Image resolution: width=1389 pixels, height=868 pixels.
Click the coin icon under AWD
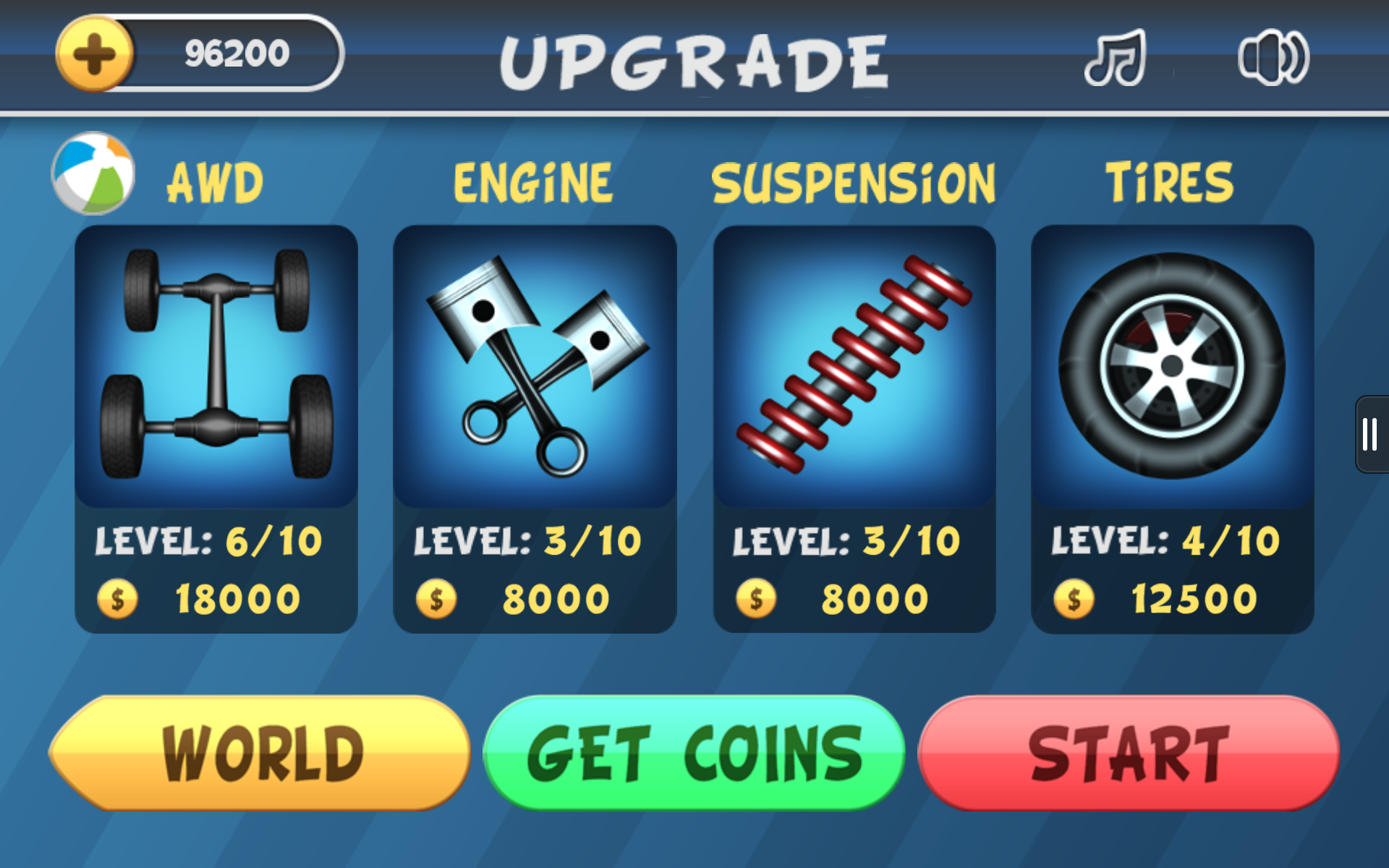pos(118,598)
